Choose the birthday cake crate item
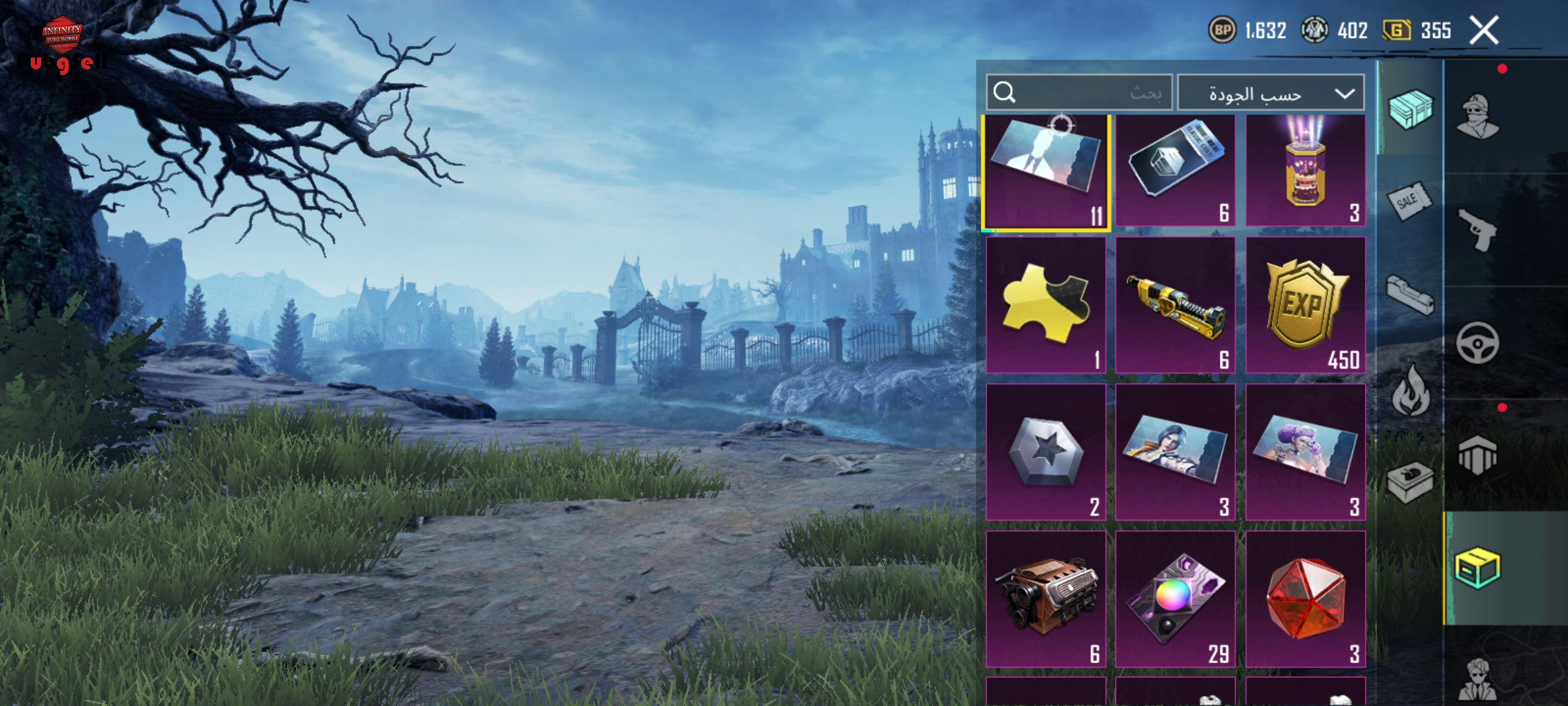1568x706 pixels. tap(1305, 170)
